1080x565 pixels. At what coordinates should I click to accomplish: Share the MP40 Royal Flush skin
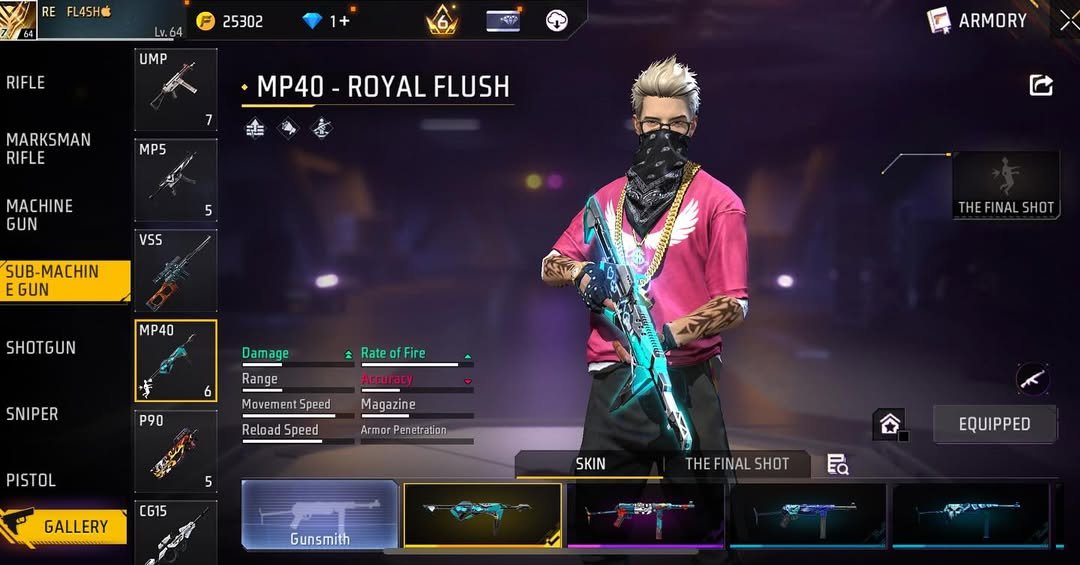point(1041,86)
